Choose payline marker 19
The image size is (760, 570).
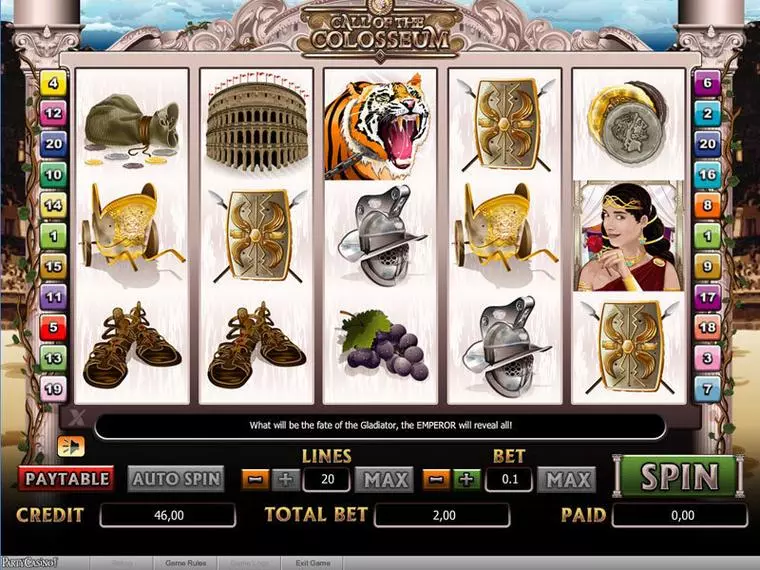pyautogui.click(x=53, y=389)
